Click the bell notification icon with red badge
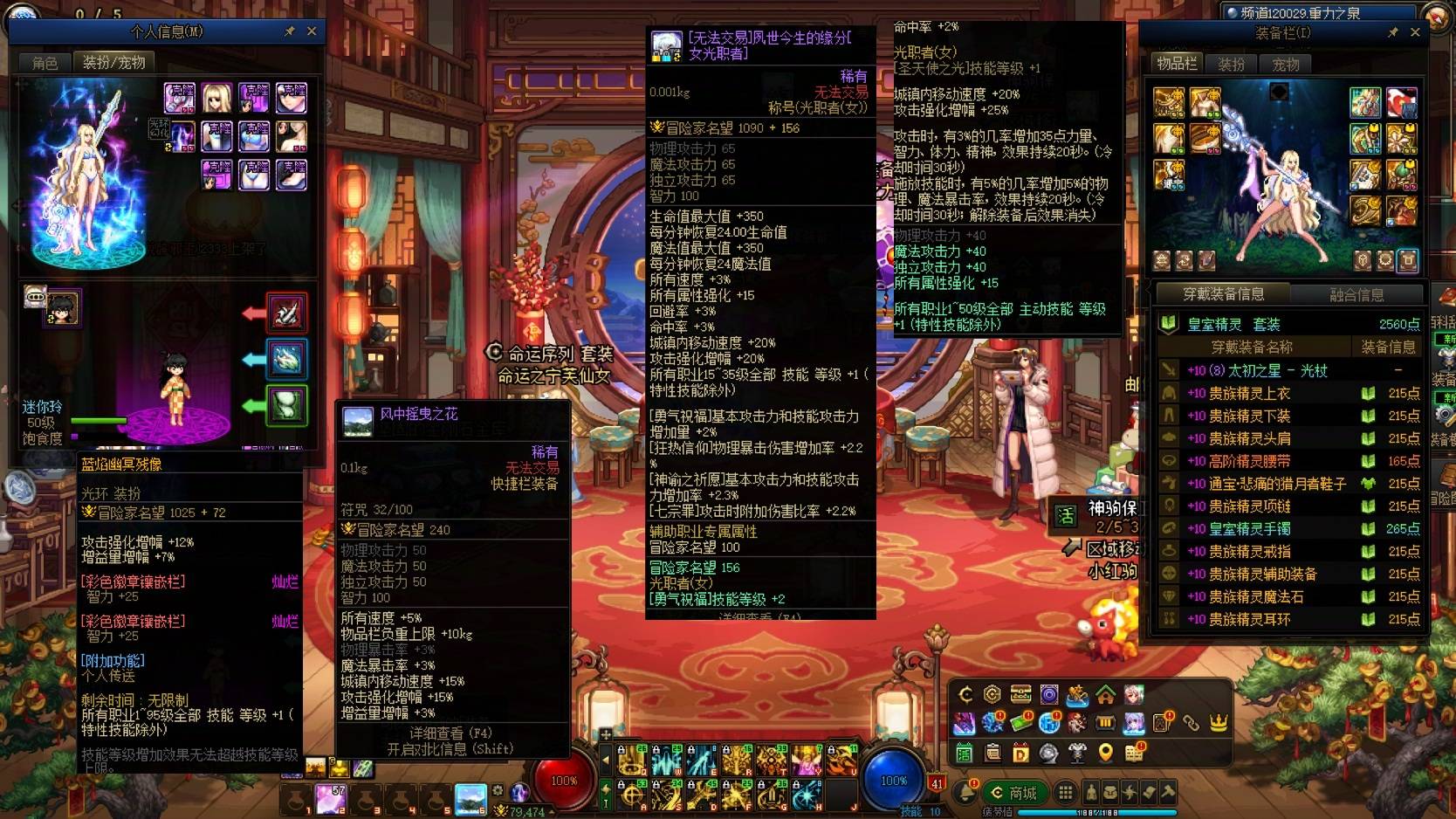 pos(965,791)
